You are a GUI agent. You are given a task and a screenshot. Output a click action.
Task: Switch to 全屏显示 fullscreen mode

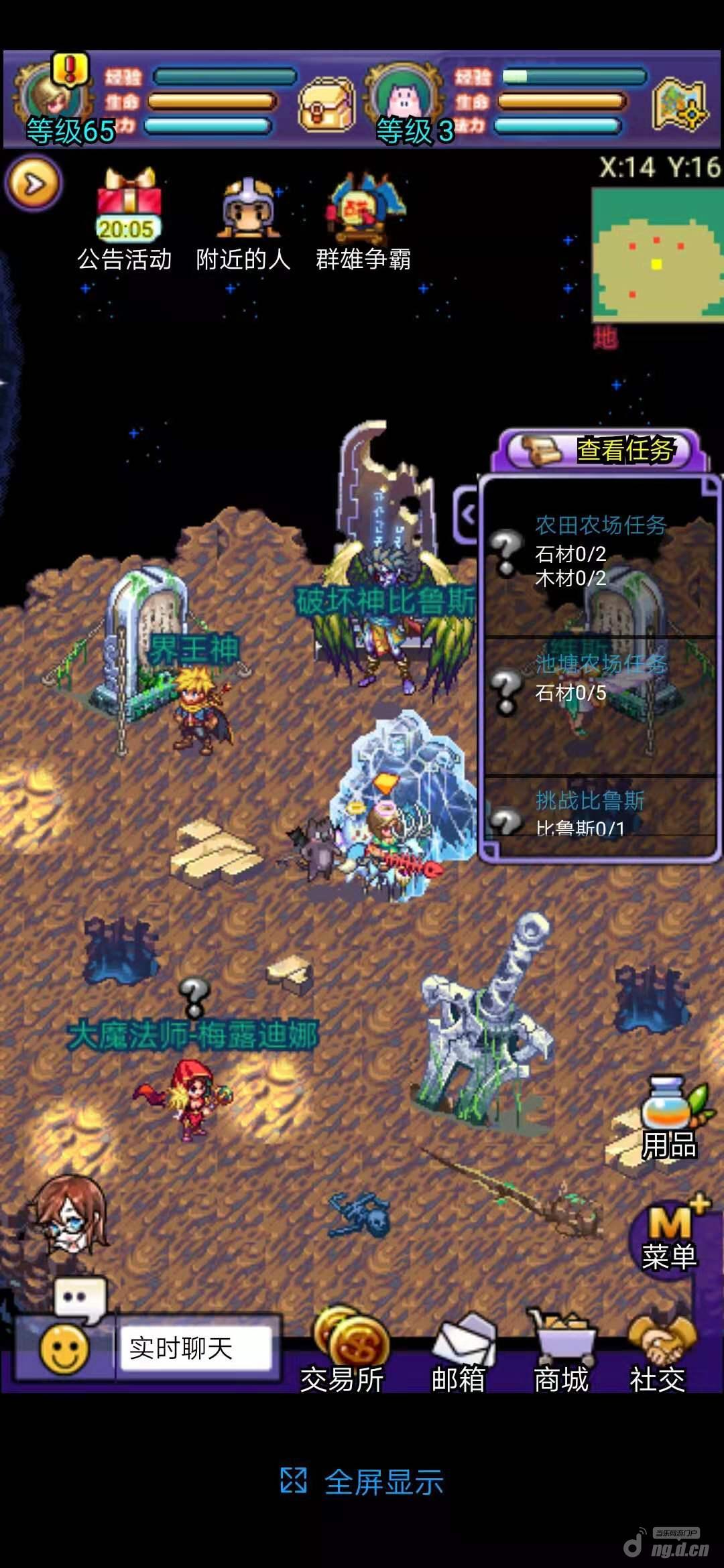pyautogui.click(x=363, y=1482)
